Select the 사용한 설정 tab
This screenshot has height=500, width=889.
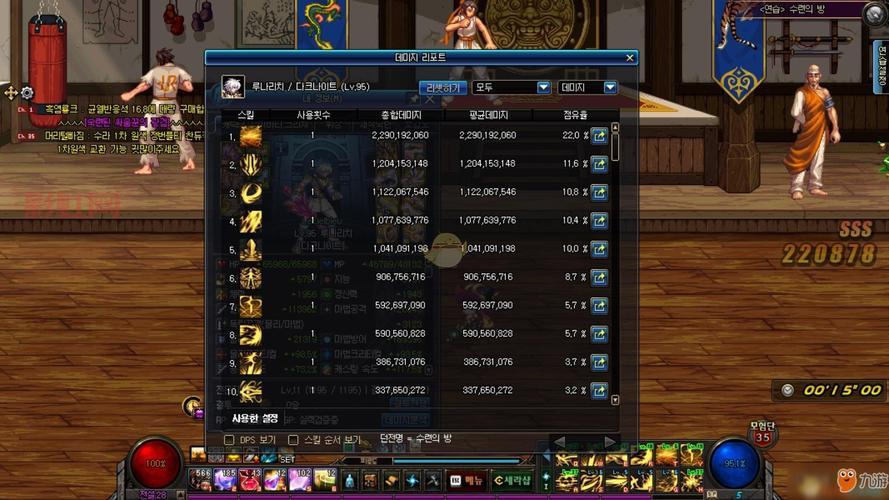[x=255, y=417]
